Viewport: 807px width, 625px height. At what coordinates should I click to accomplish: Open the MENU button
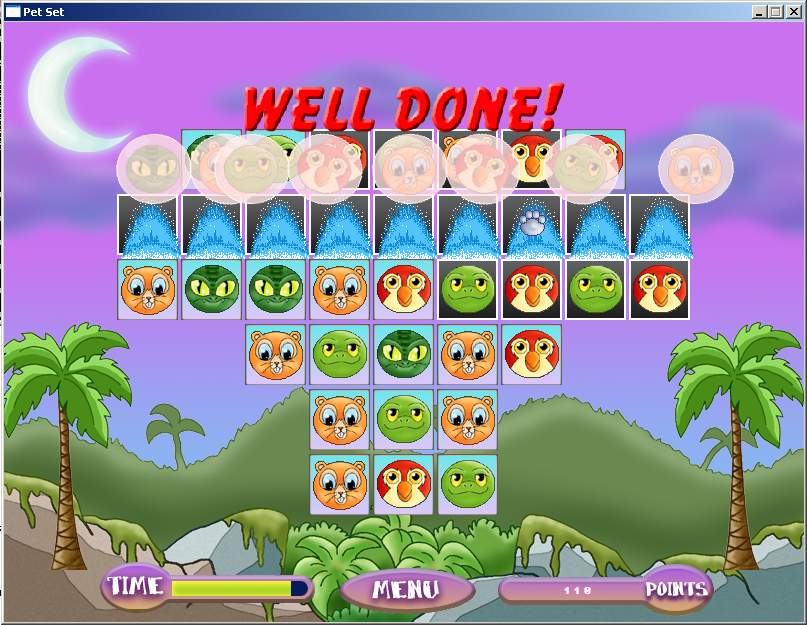click(405, 589)
